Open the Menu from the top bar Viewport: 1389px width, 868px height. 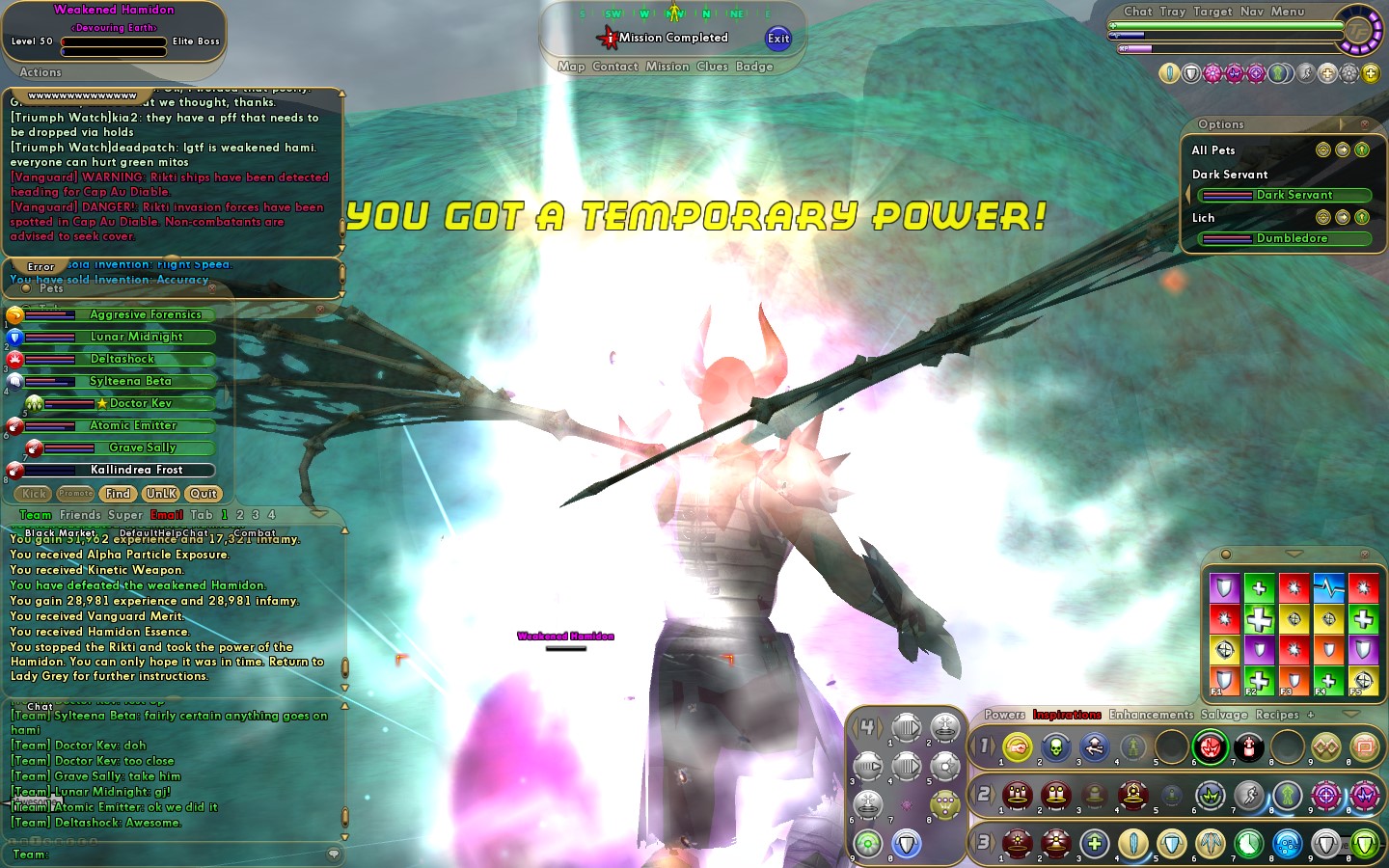coord(1287,12)
